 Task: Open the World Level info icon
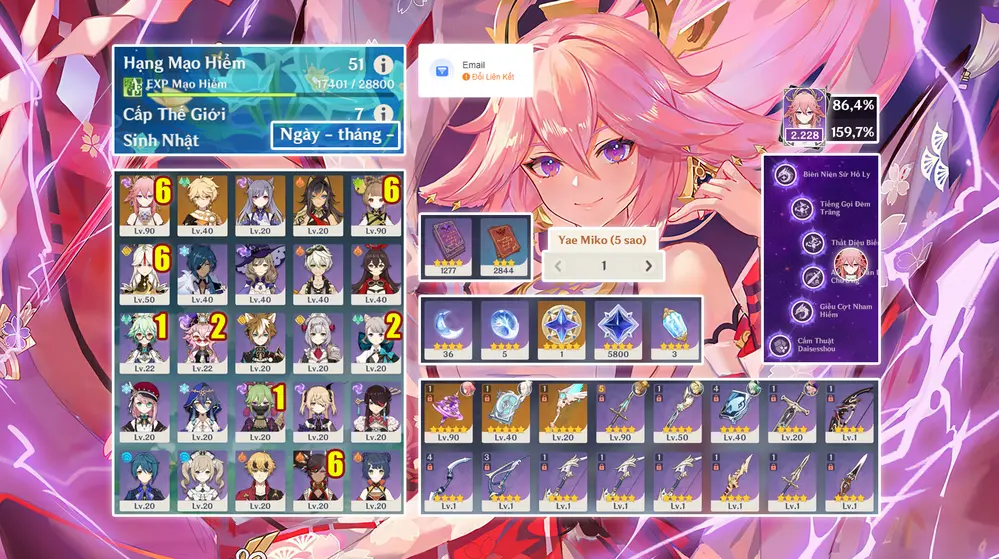pos(382,114)
